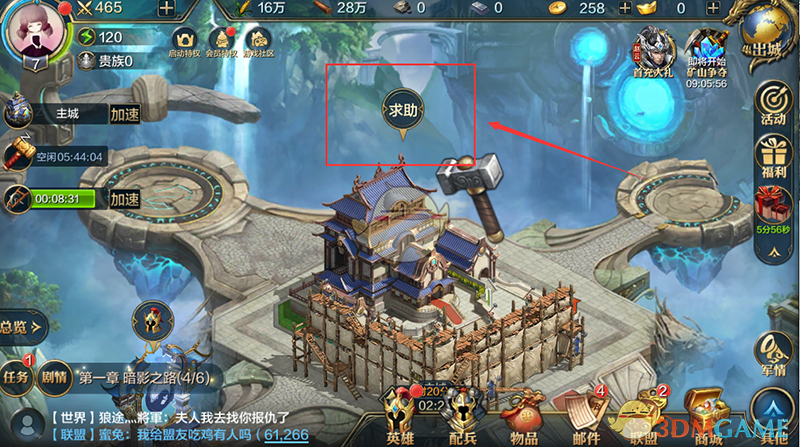Open the 英雄 heroes menu
Image resolution: width=800 pixels, height=447 pixels.
[x=400, y=418]
